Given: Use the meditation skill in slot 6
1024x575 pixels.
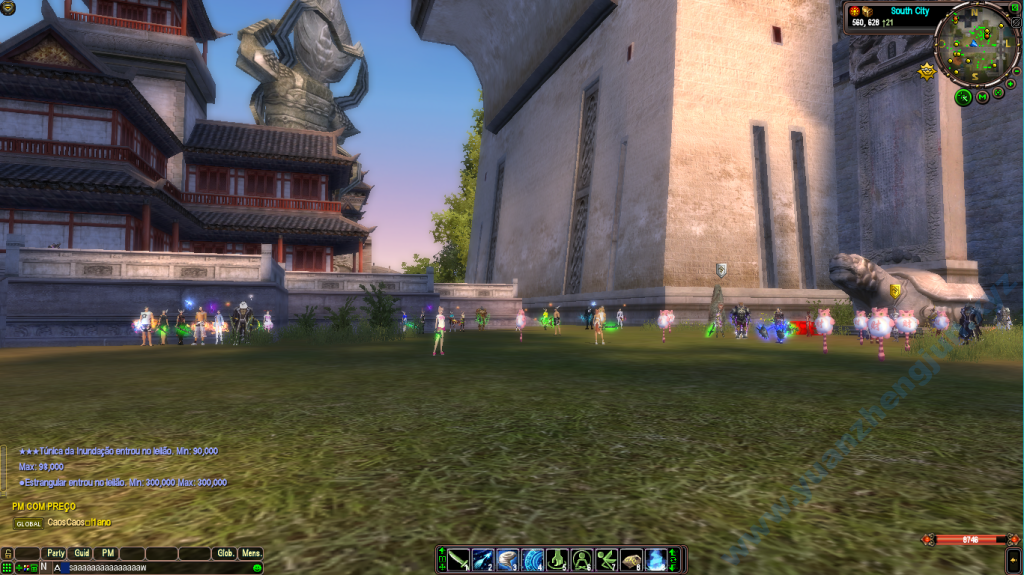Looking at the screenshot, I should (581, 560).
